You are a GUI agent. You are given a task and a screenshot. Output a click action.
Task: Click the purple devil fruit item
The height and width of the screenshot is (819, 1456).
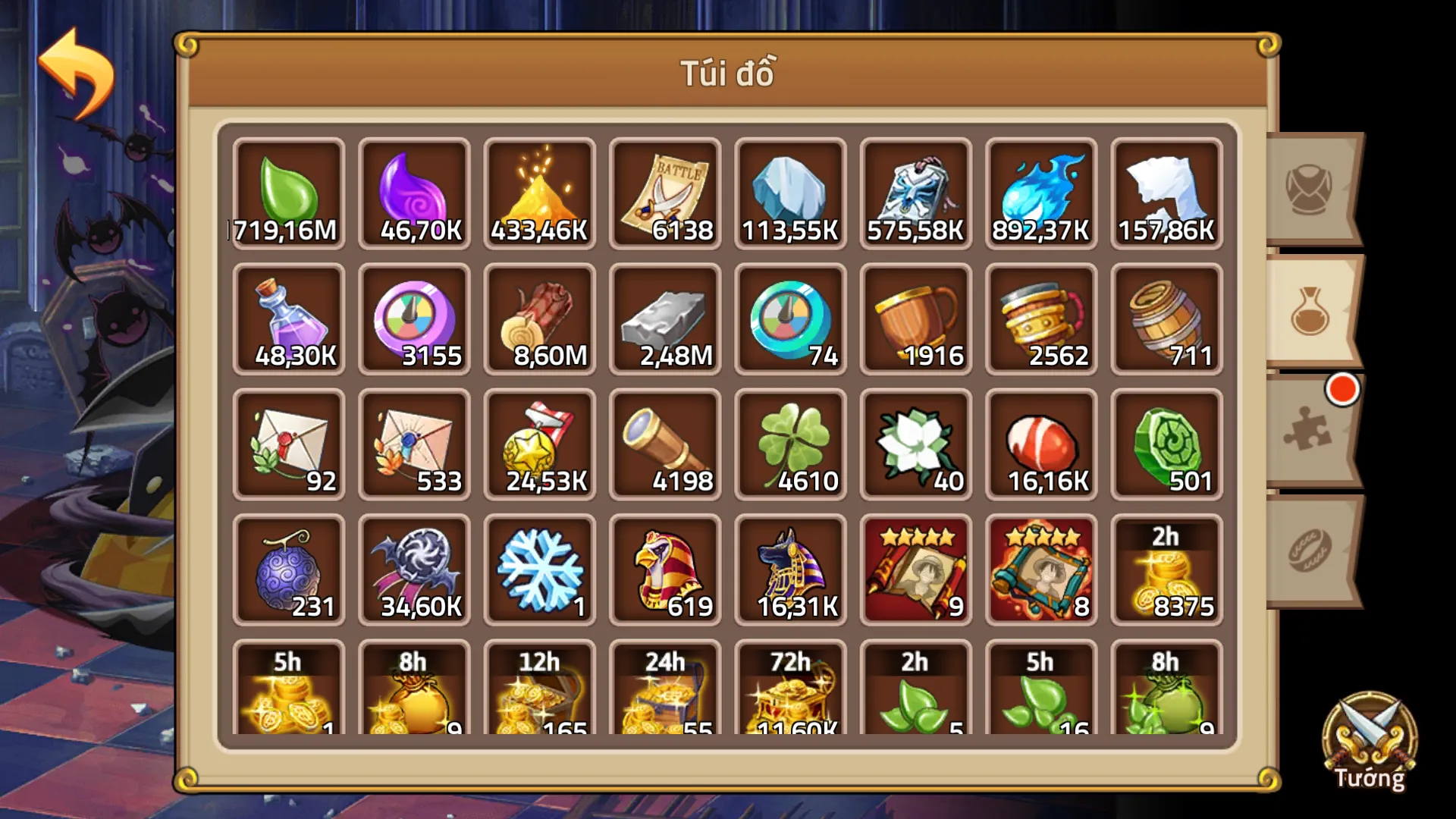[x=289, y=569]
